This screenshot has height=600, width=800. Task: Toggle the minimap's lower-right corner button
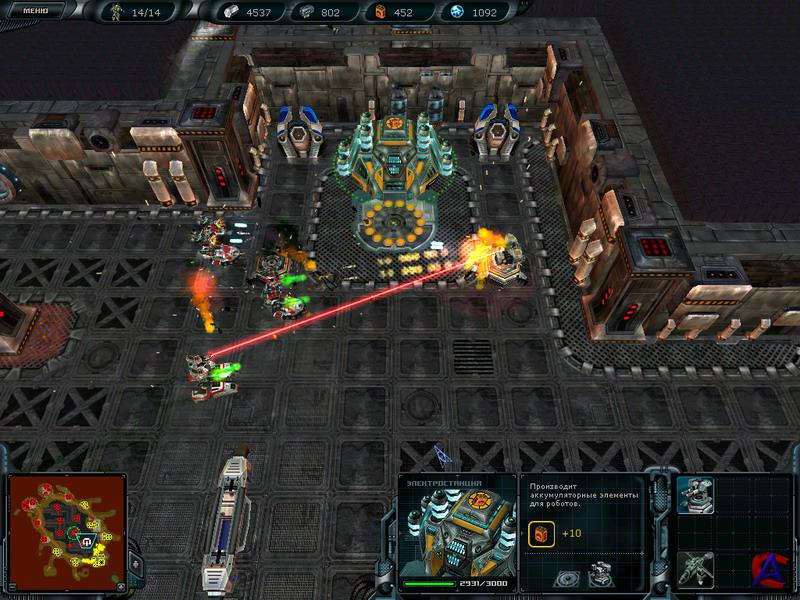pyautogui.click(x=122, y=587)
